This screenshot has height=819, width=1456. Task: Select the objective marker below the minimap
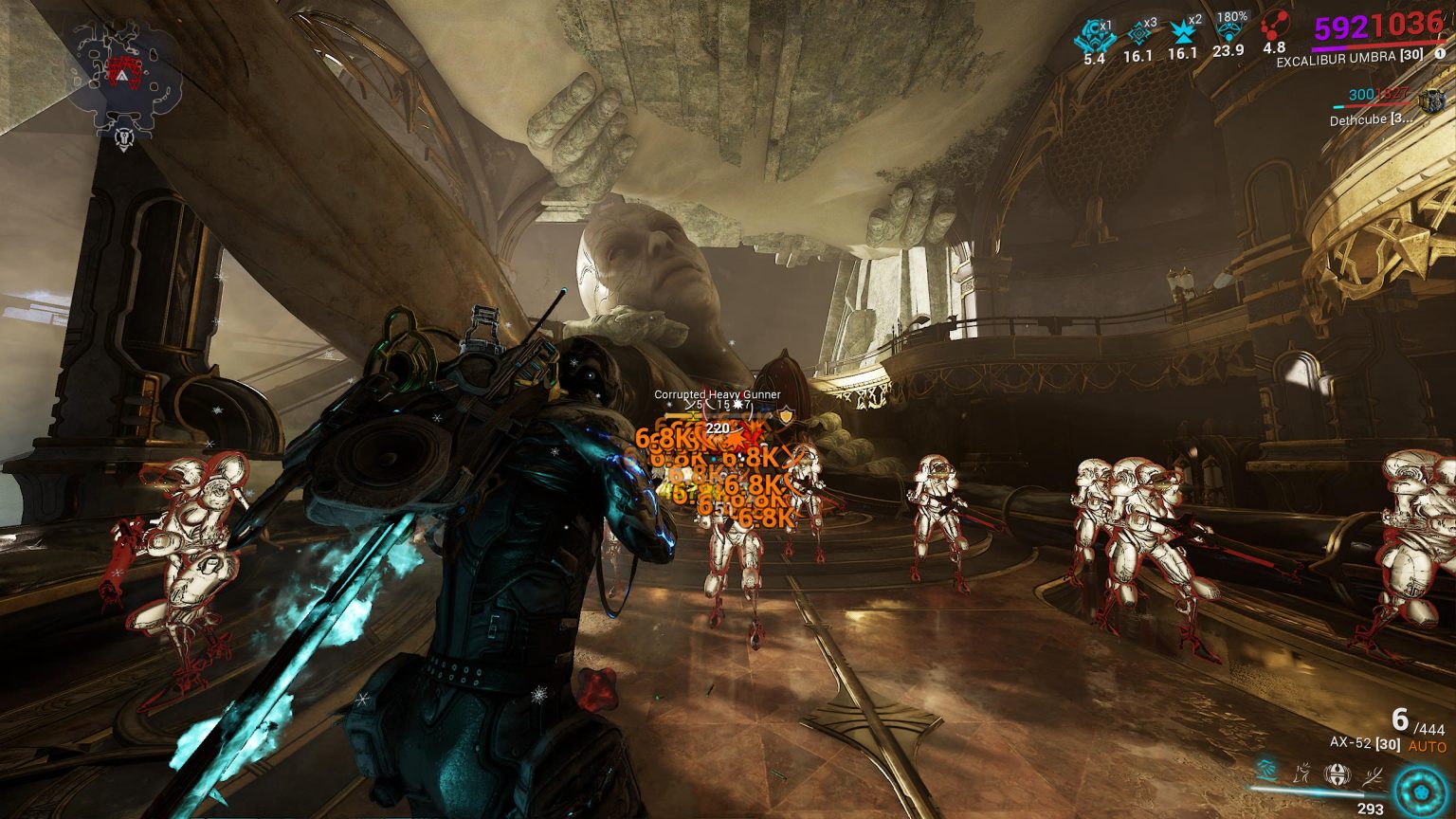click(x=122, y=139)
